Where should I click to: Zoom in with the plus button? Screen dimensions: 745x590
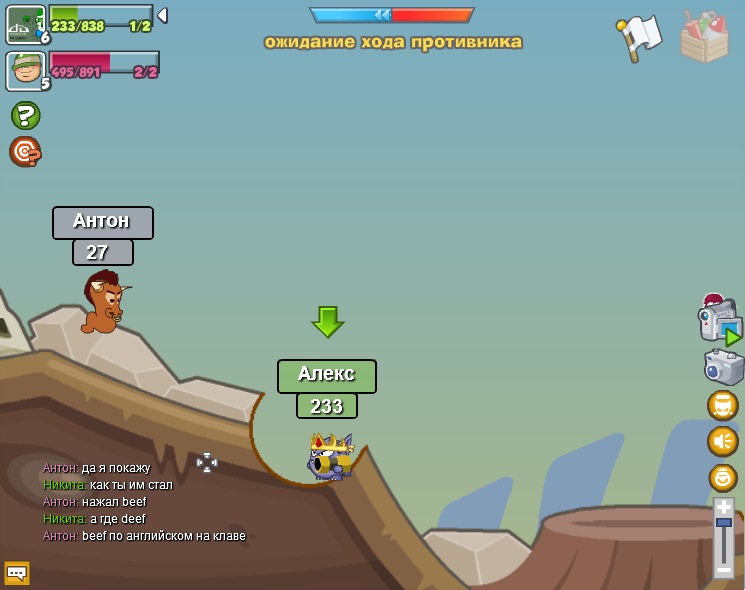[x=724, y=508]
